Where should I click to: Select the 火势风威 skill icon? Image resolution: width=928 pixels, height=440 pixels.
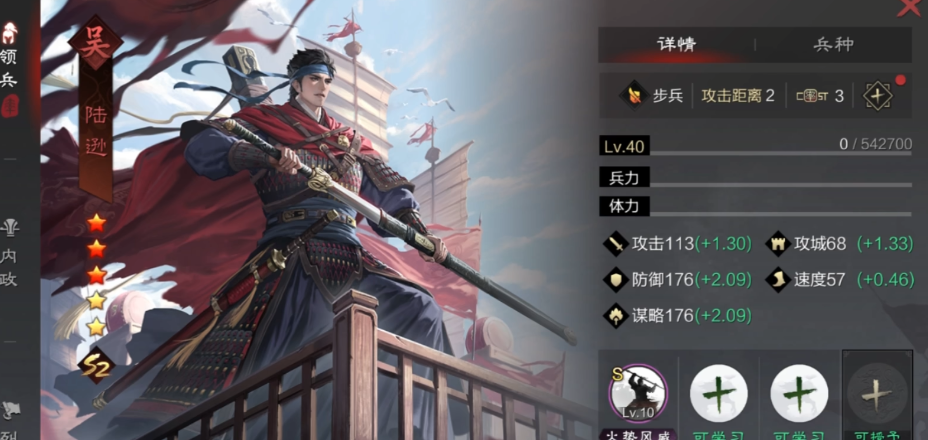point(638,394)
